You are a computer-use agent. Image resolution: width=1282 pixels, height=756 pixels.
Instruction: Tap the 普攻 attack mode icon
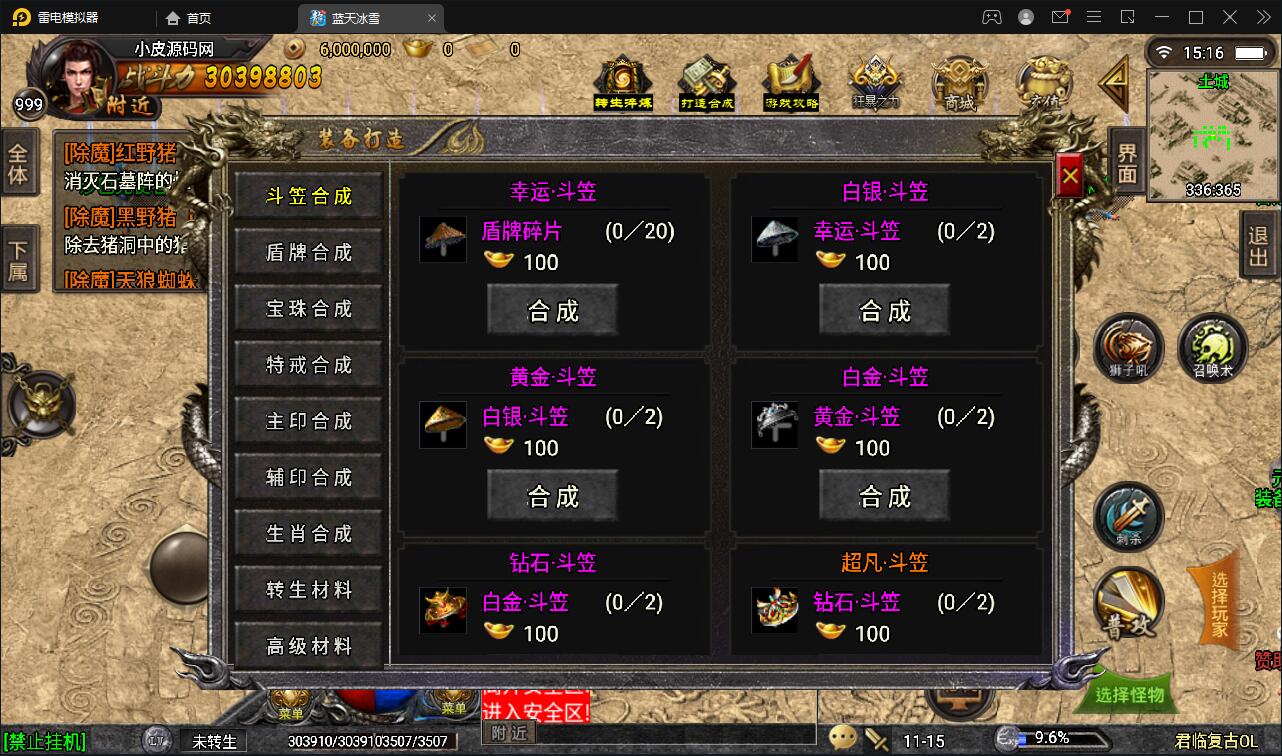(x=1128, y=604)
